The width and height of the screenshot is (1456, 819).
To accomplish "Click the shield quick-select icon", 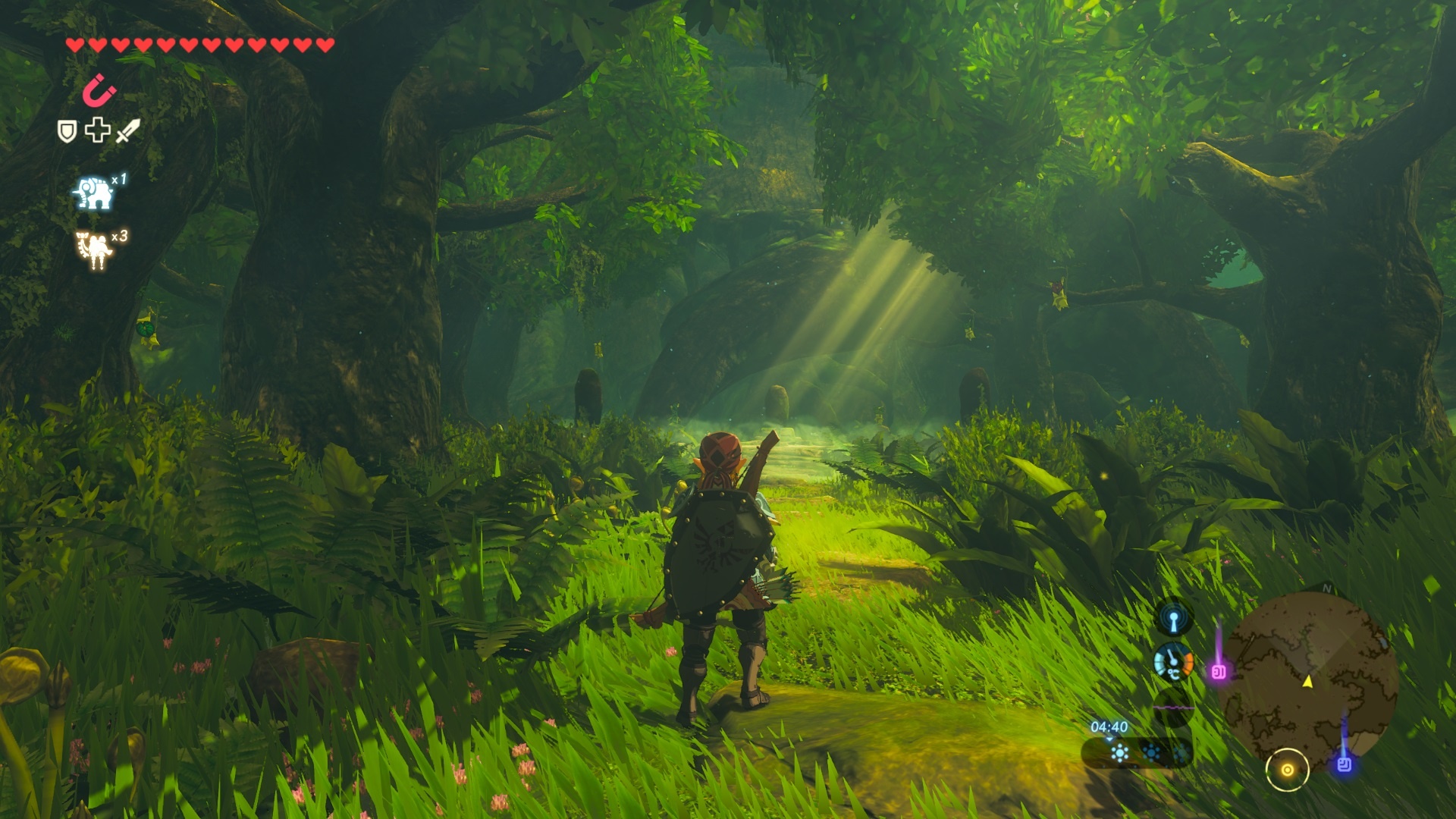I will click(x=67, y=132).
